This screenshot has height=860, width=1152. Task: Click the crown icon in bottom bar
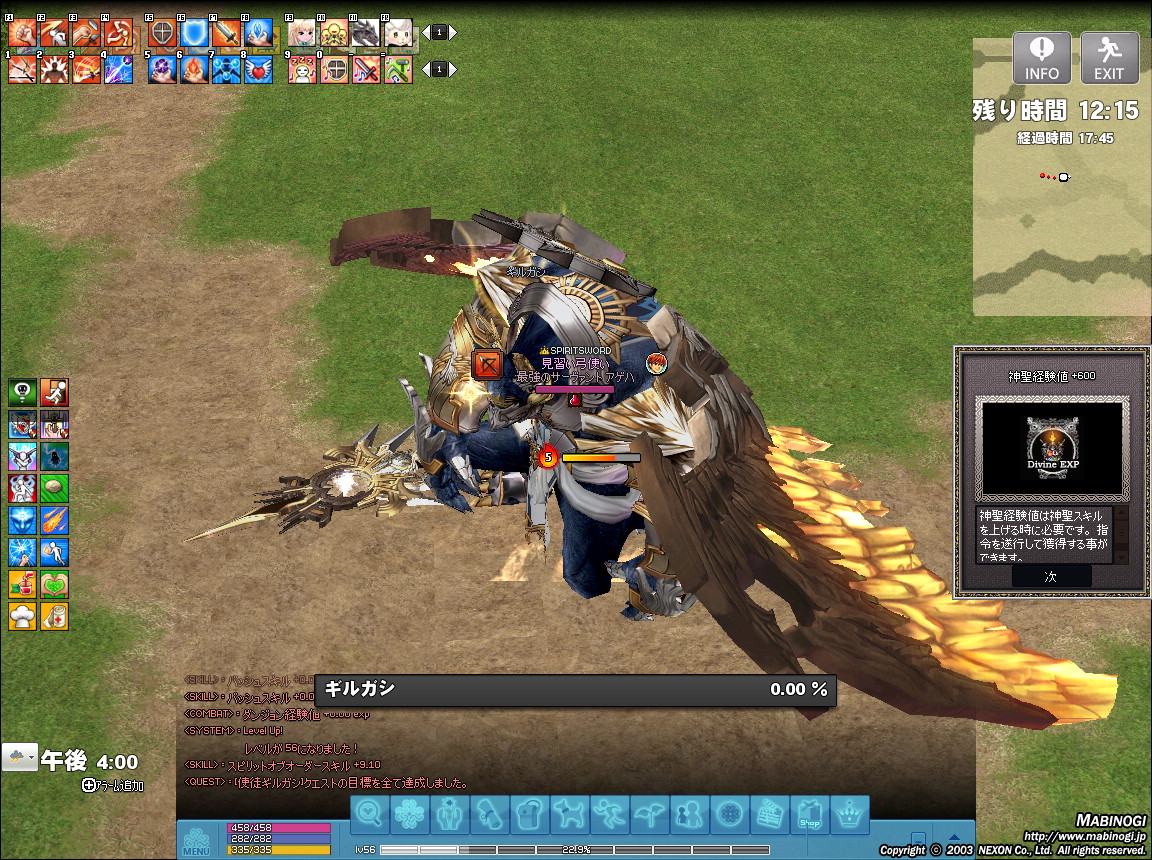coord(849,816)
